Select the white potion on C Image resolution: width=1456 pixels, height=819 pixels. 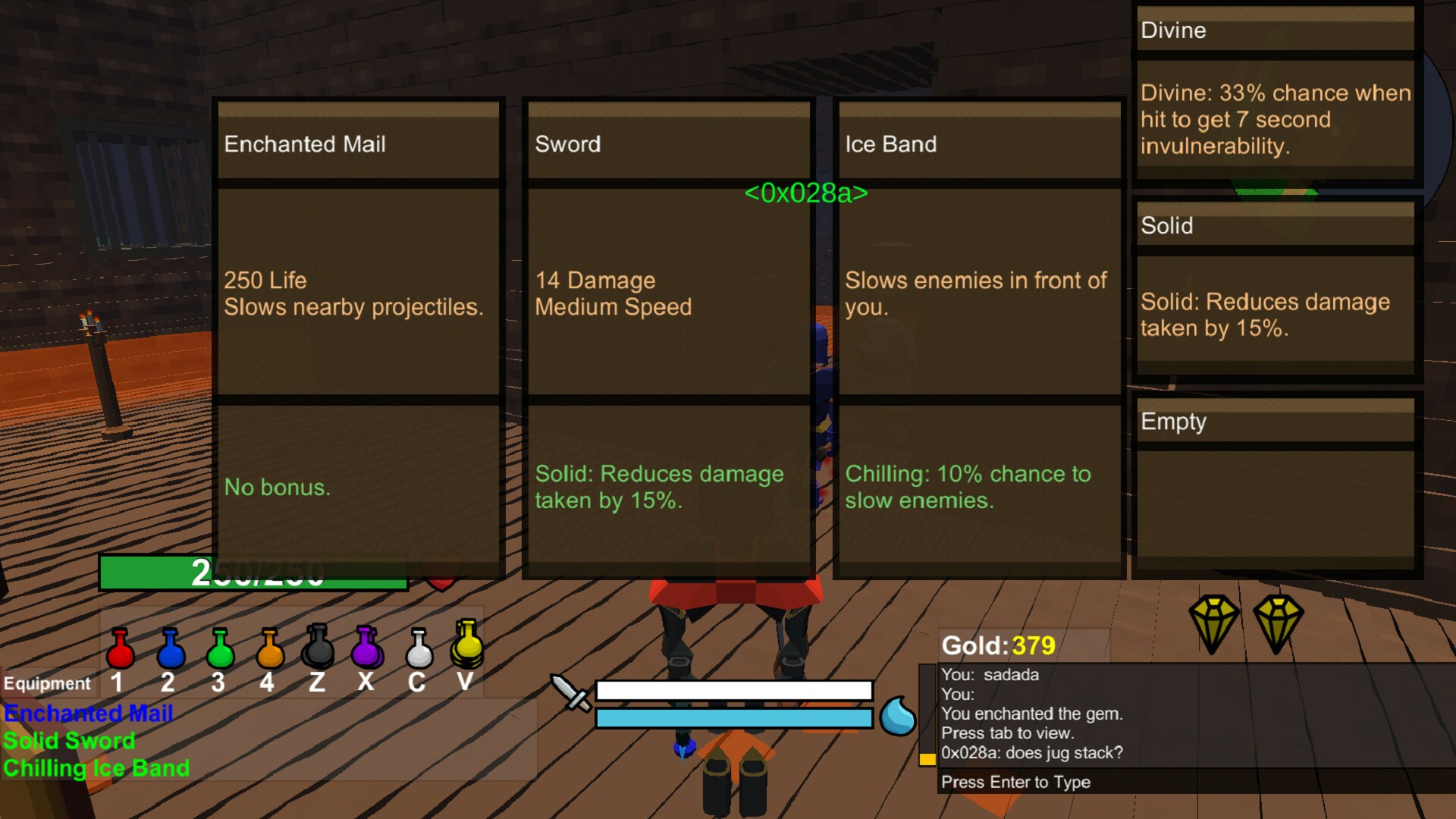418,649
